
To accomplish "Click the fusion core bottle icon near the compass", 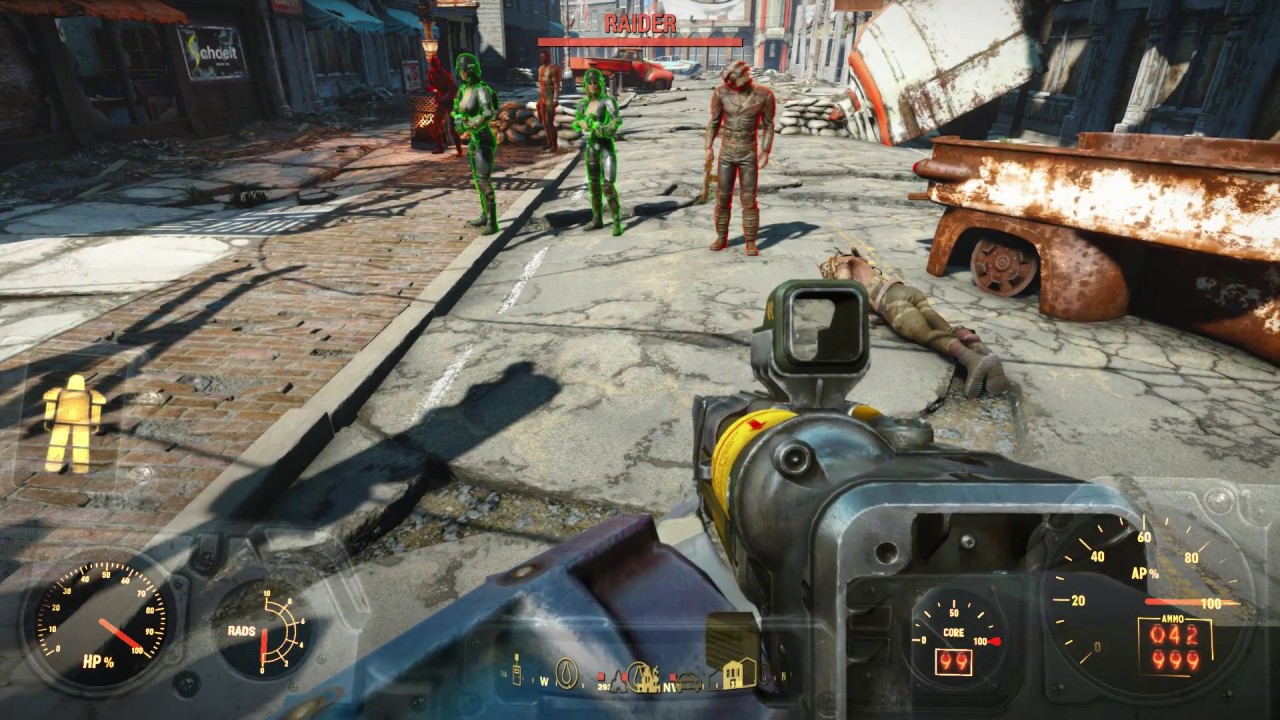I will point(517,672).
